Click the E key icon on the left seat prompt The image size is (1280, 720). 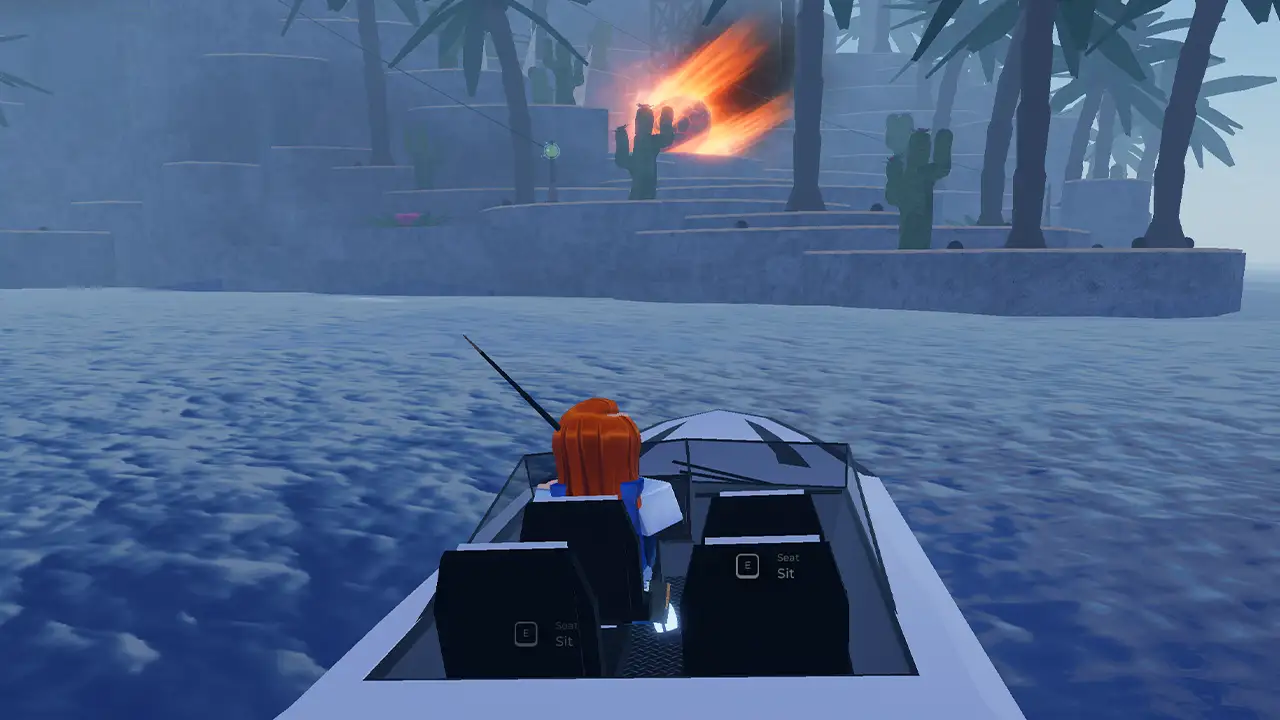[x=525, y=632]
